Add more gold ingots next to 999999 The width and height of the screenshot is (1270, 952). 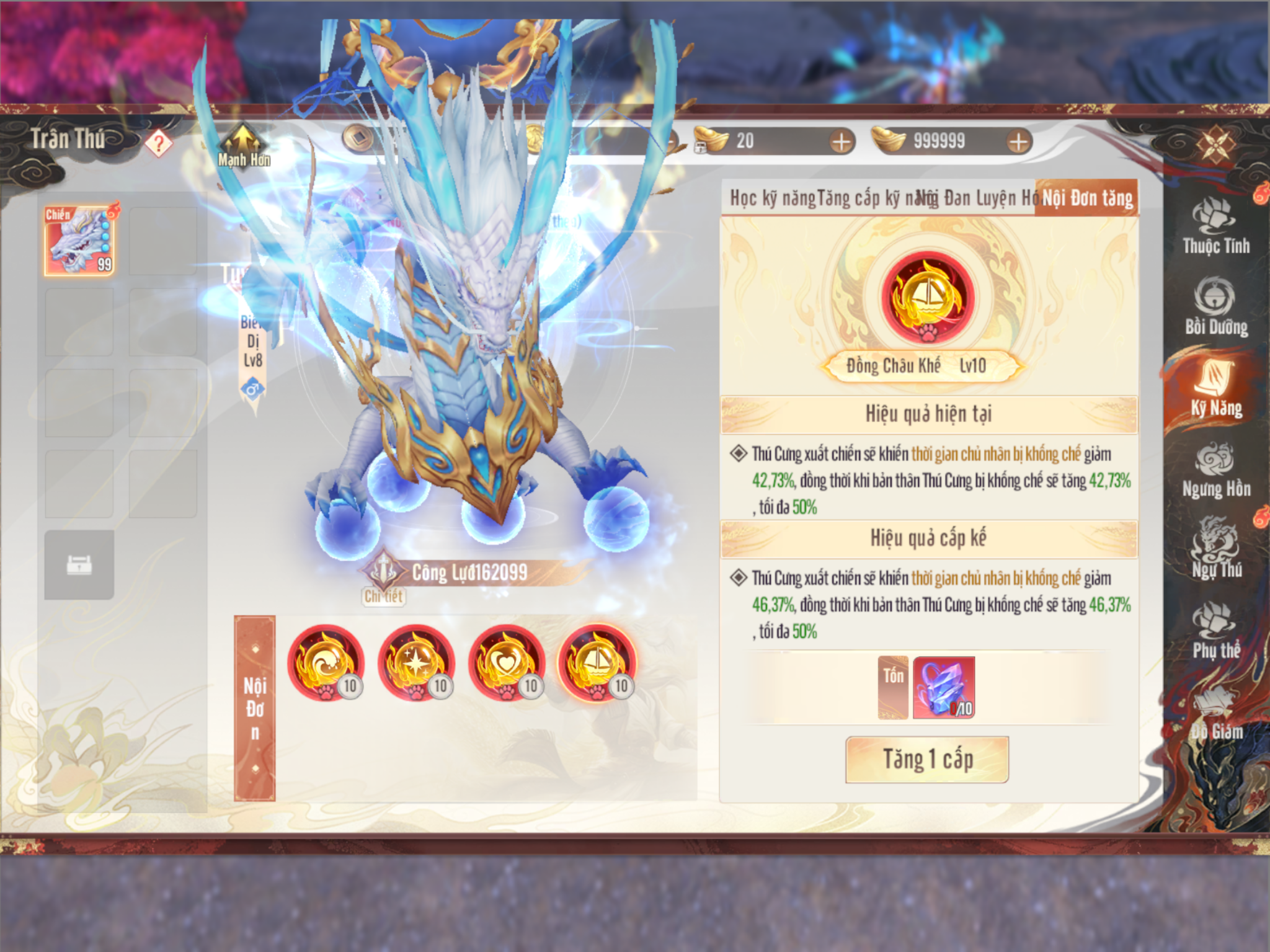1018,142
